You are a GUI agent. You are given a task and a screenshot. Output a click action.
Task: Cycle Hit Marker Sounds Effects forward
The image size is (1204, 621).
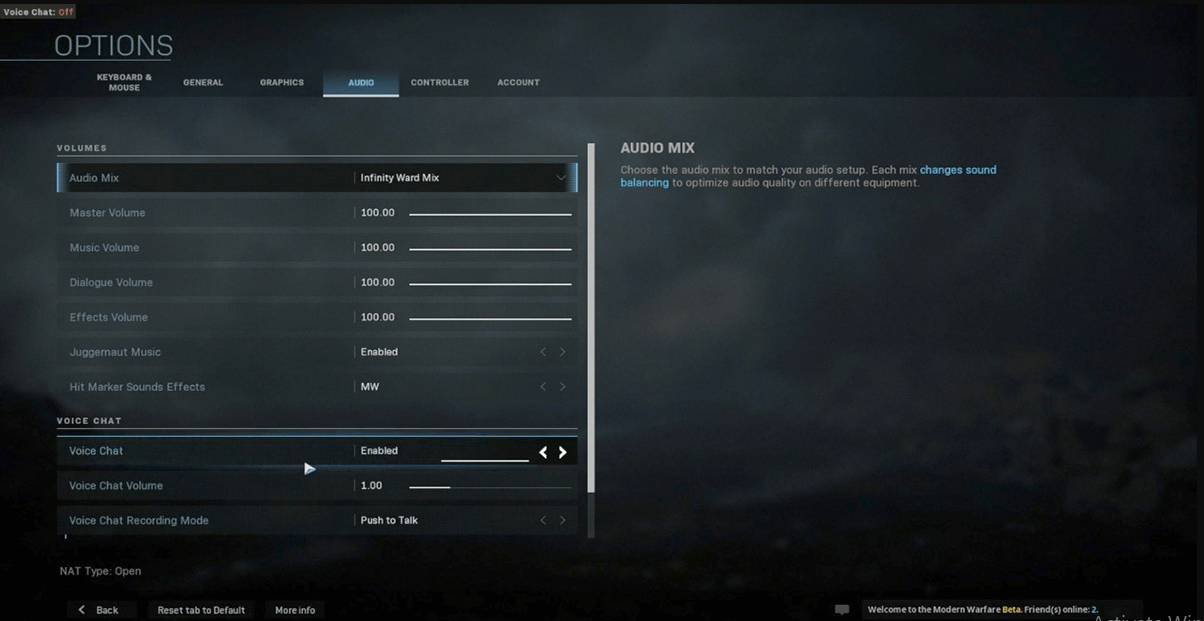pos(563,387)
